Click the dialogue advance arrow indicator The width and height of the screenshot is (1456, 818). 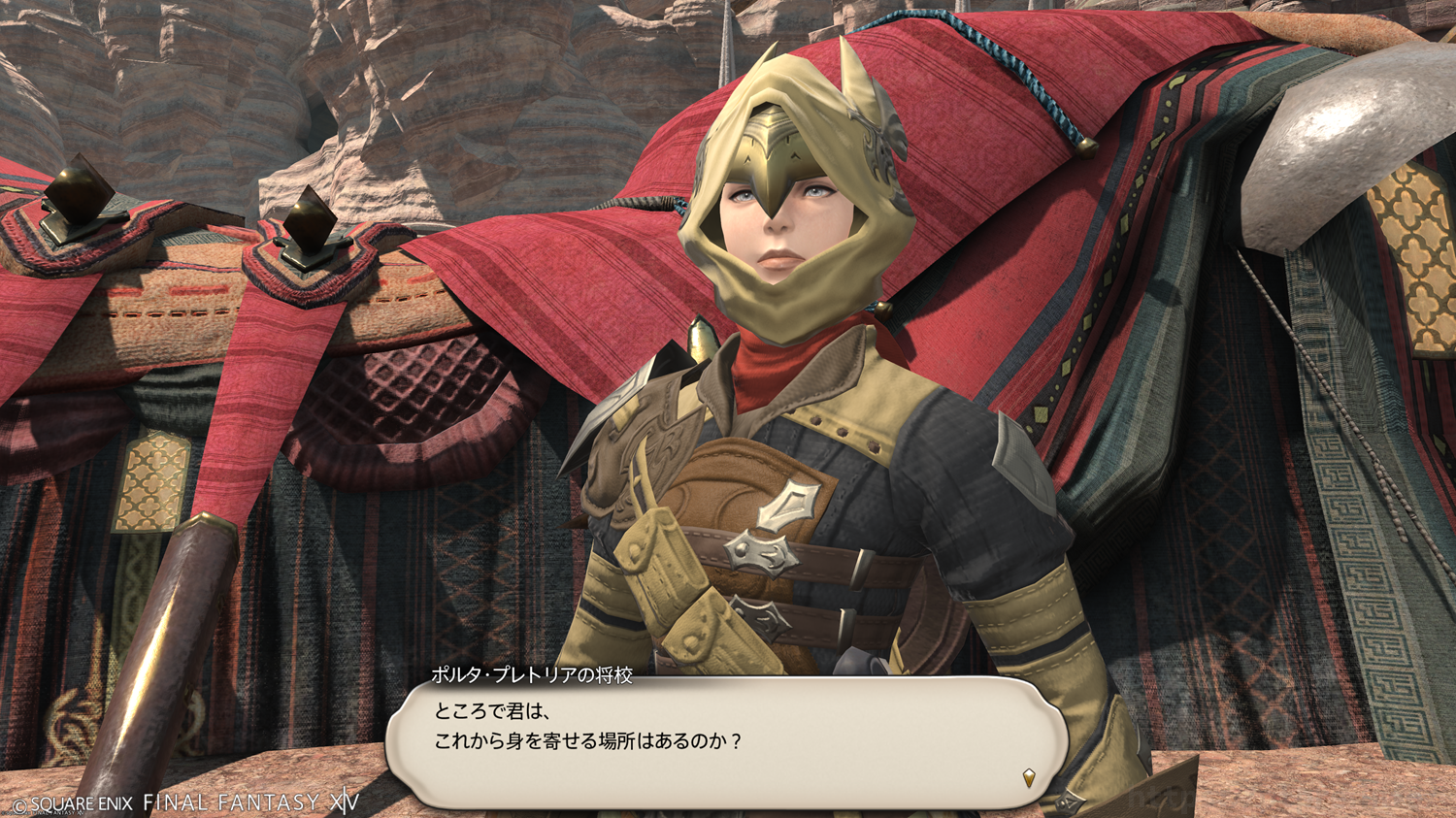[1029, 777]
